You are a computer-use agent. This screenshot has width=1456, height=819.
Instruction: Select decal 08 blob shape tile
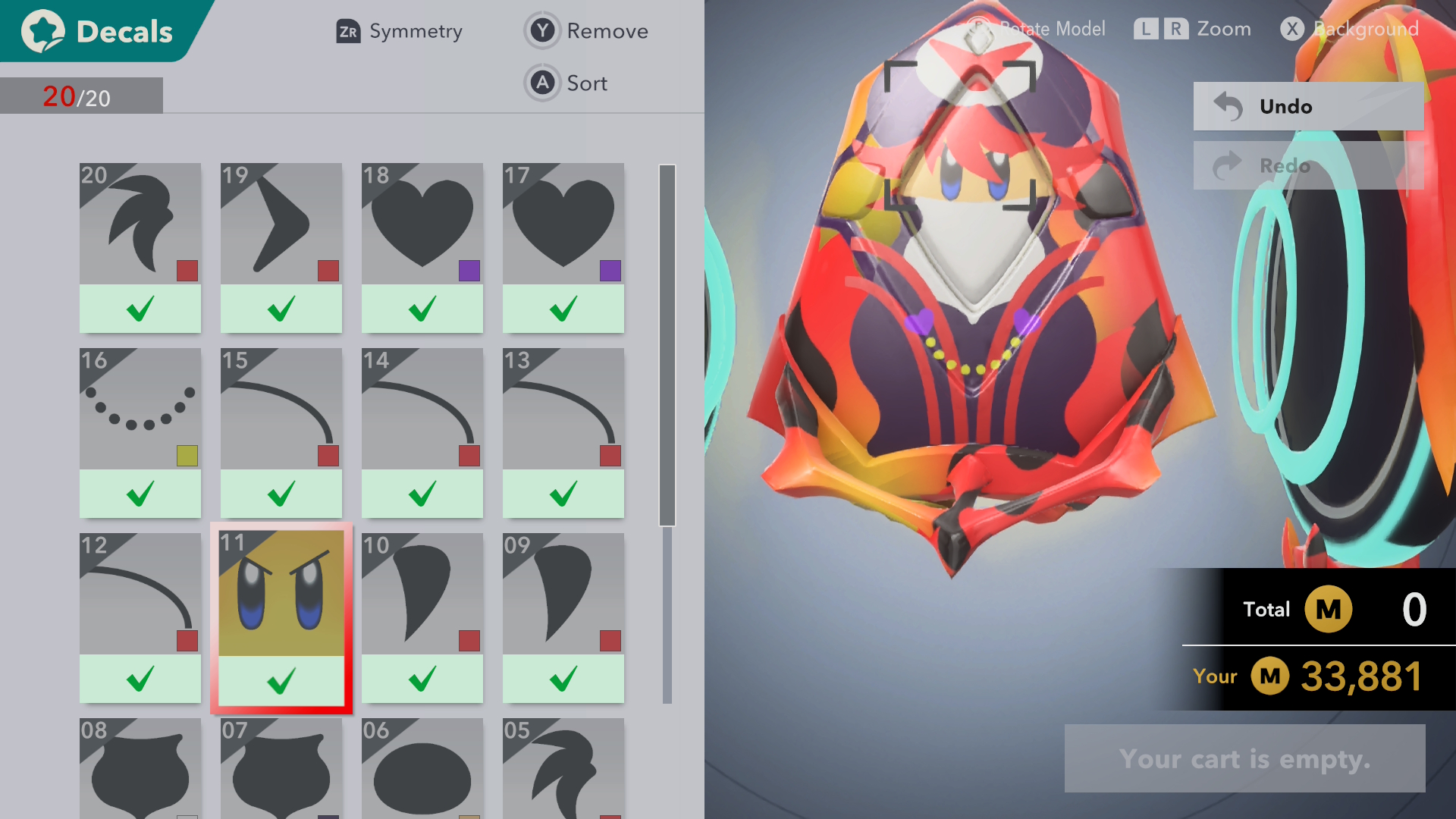tap(140, 770)
